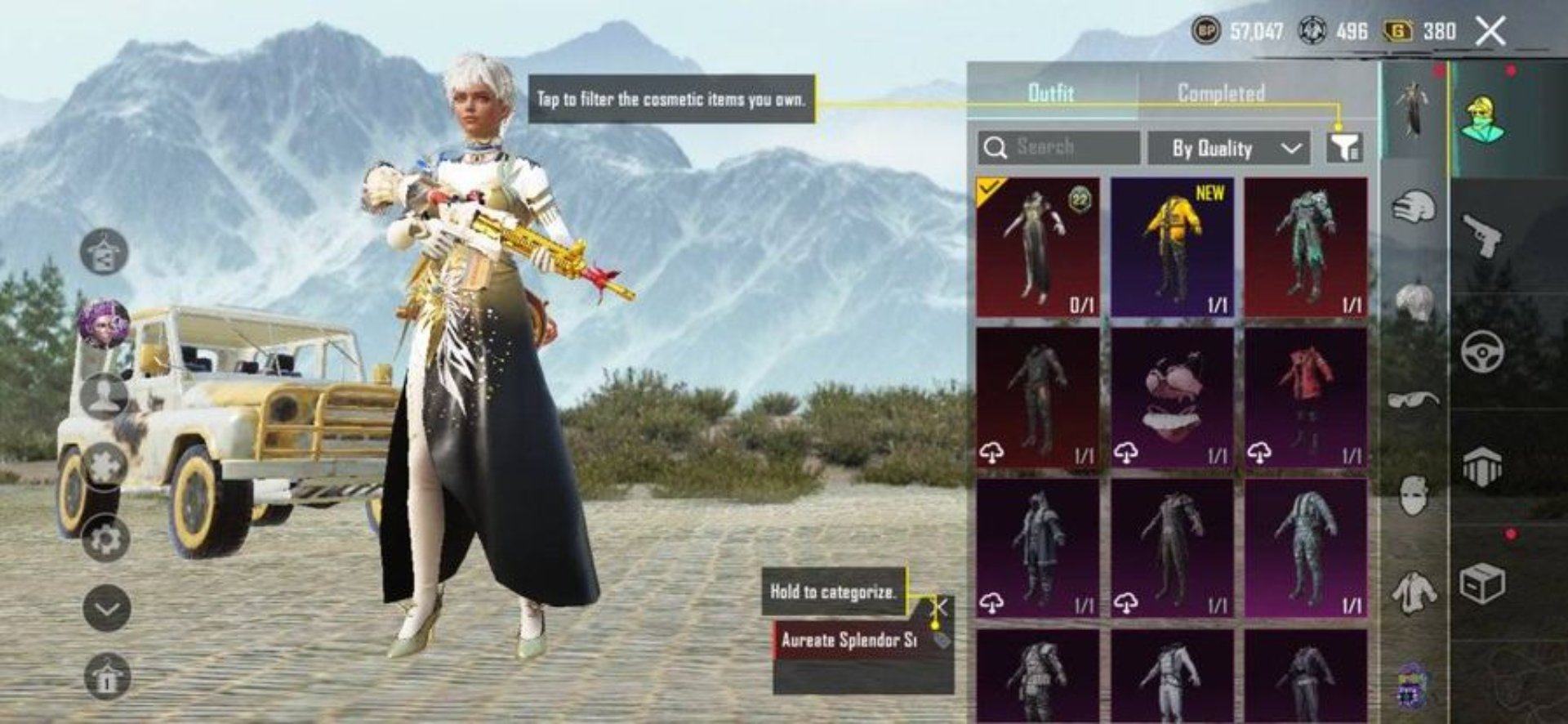Viewport: 1568px width, 724px height.
Task: Select the pink bikini outfit
Action: pyautogui.click(x=1172, y=398)
